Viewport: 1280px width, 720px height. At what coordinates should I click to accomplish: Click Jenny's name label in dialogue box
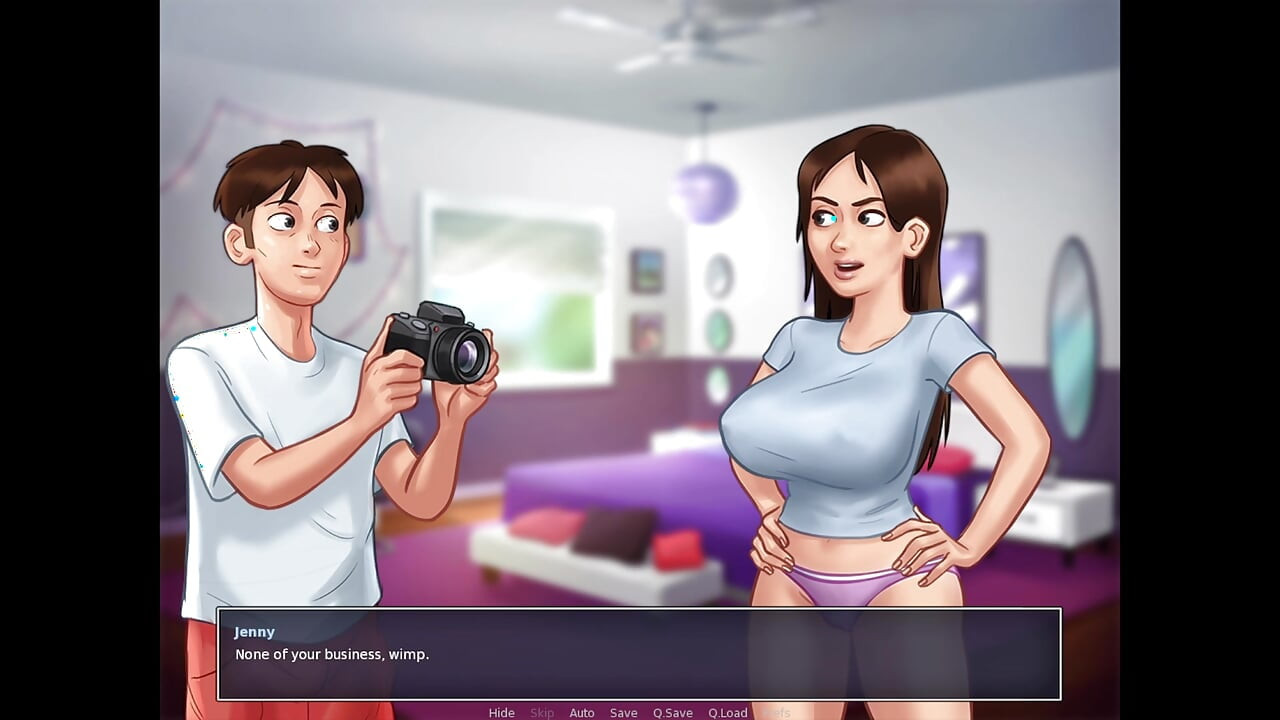point(255,631)
